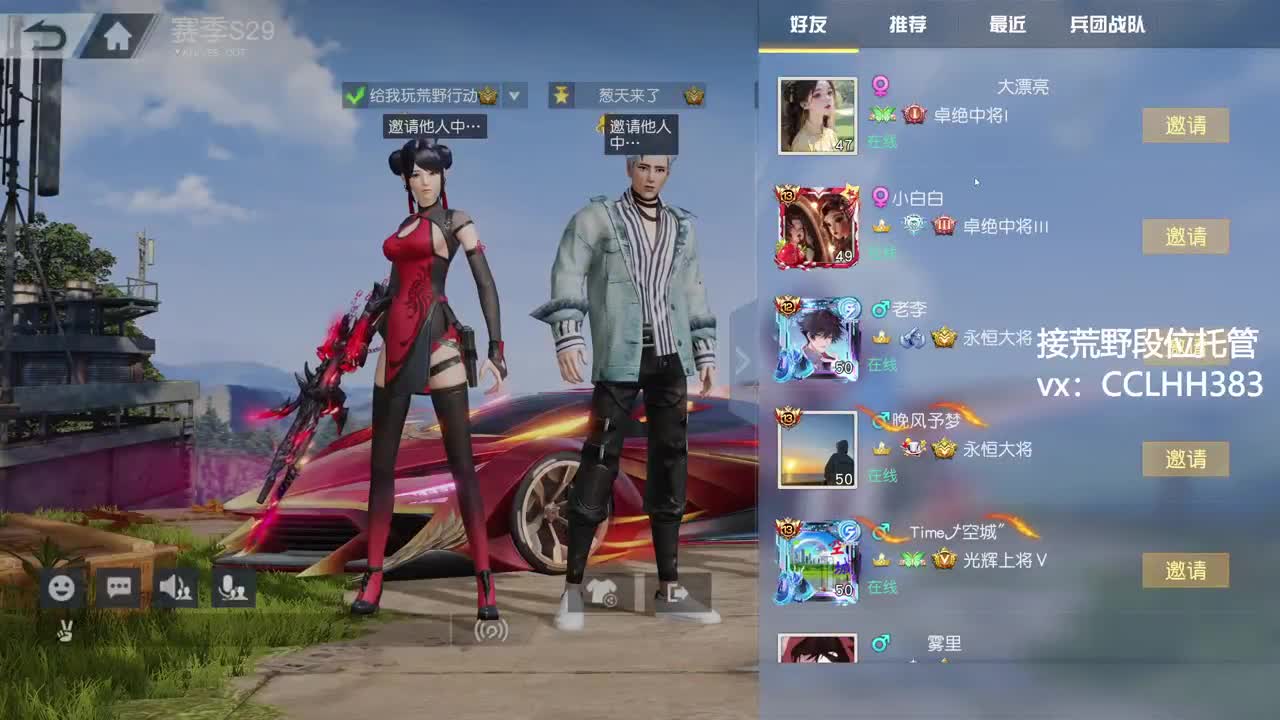Invite Time丿空城 to the team
Screen dimensions: 1280x720
[1186, 570]
